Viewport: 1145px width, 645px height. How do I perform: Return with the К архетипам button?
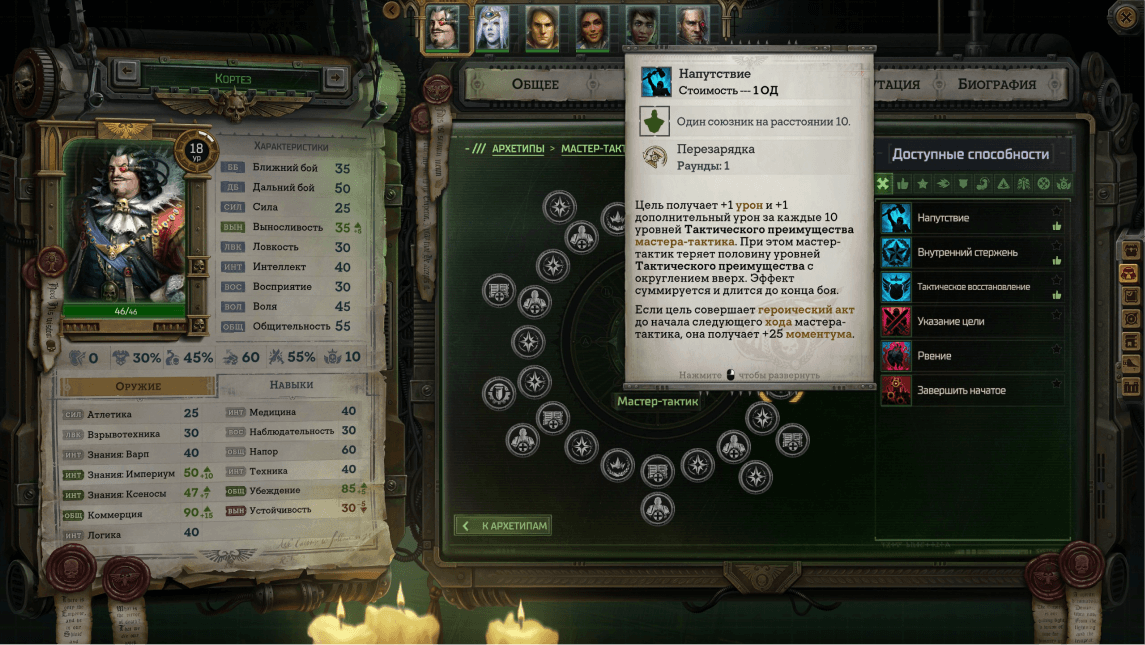pos(503,526)
